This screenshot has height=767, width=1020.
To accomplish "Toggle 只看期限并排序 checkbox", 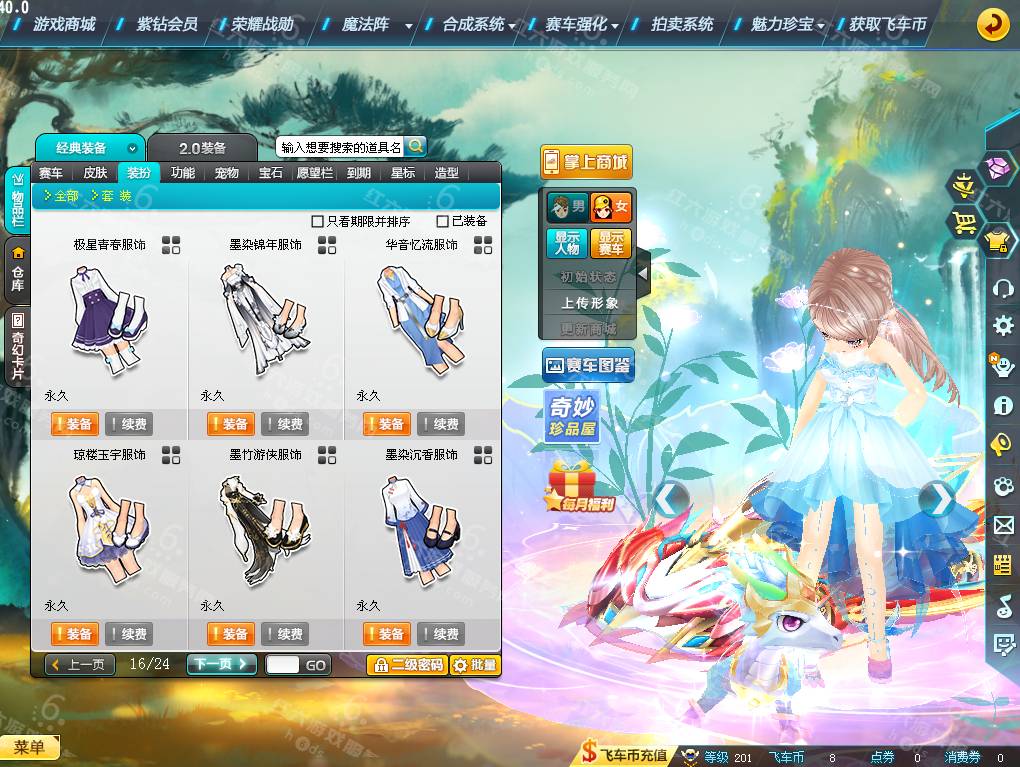I will (x=318, y=221).
